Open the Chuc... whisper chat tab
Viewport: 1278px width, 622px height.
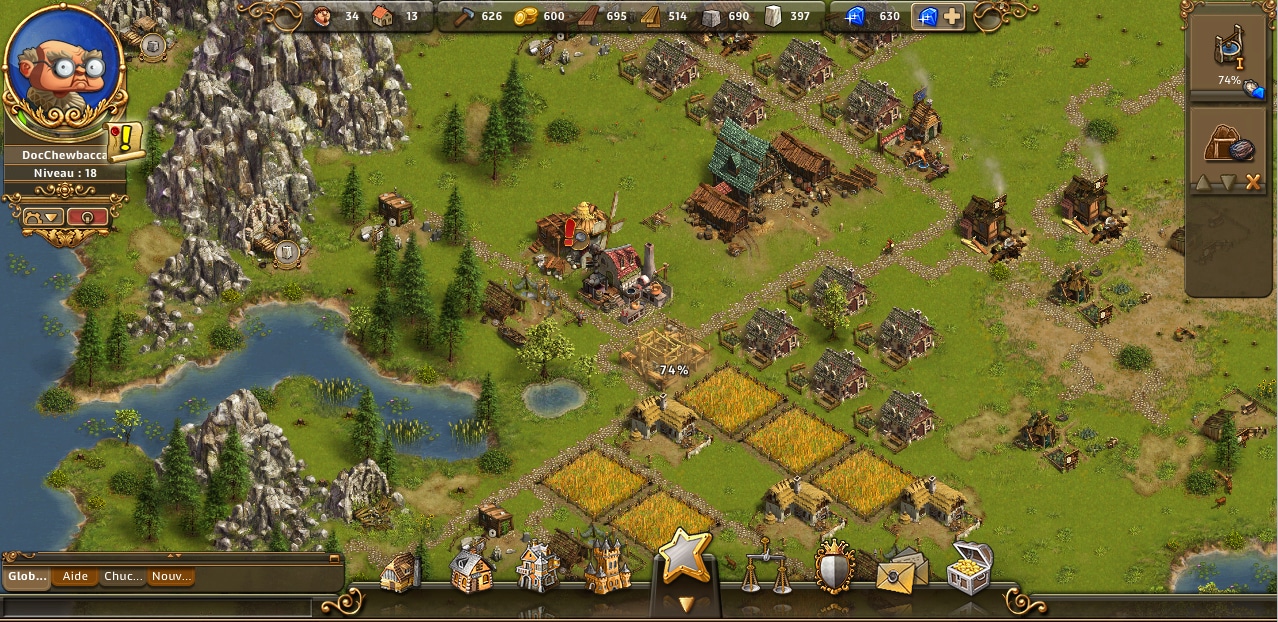pos(123,577)
